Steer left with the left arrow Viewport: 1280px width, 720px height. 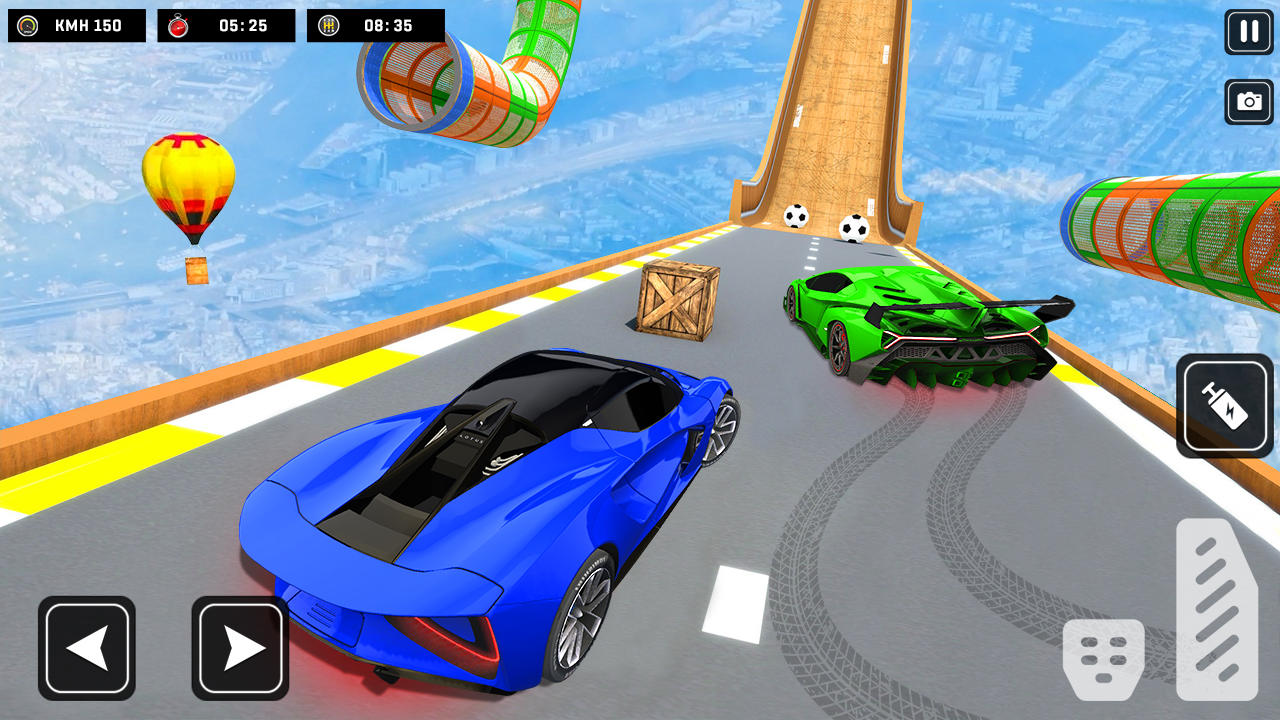pyautogui.click(x=87, y=648)
